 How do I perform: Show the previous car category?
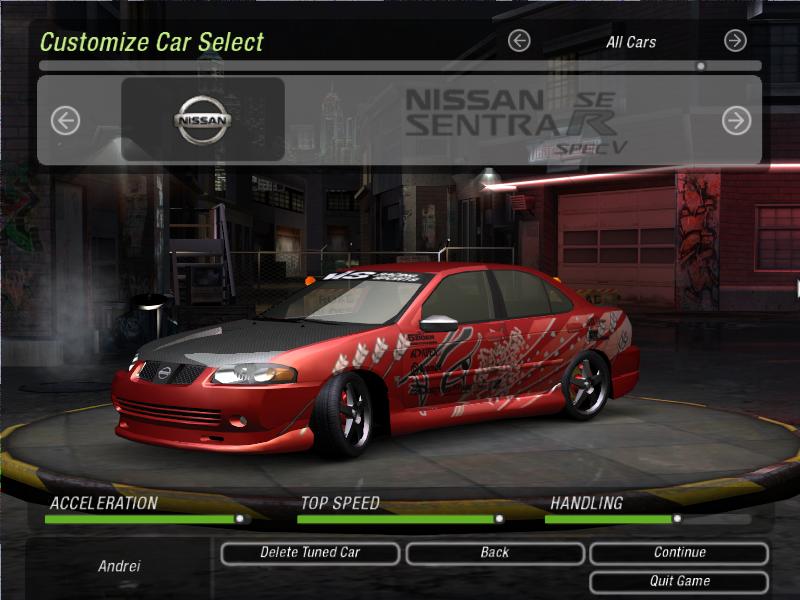click(518, 41)
